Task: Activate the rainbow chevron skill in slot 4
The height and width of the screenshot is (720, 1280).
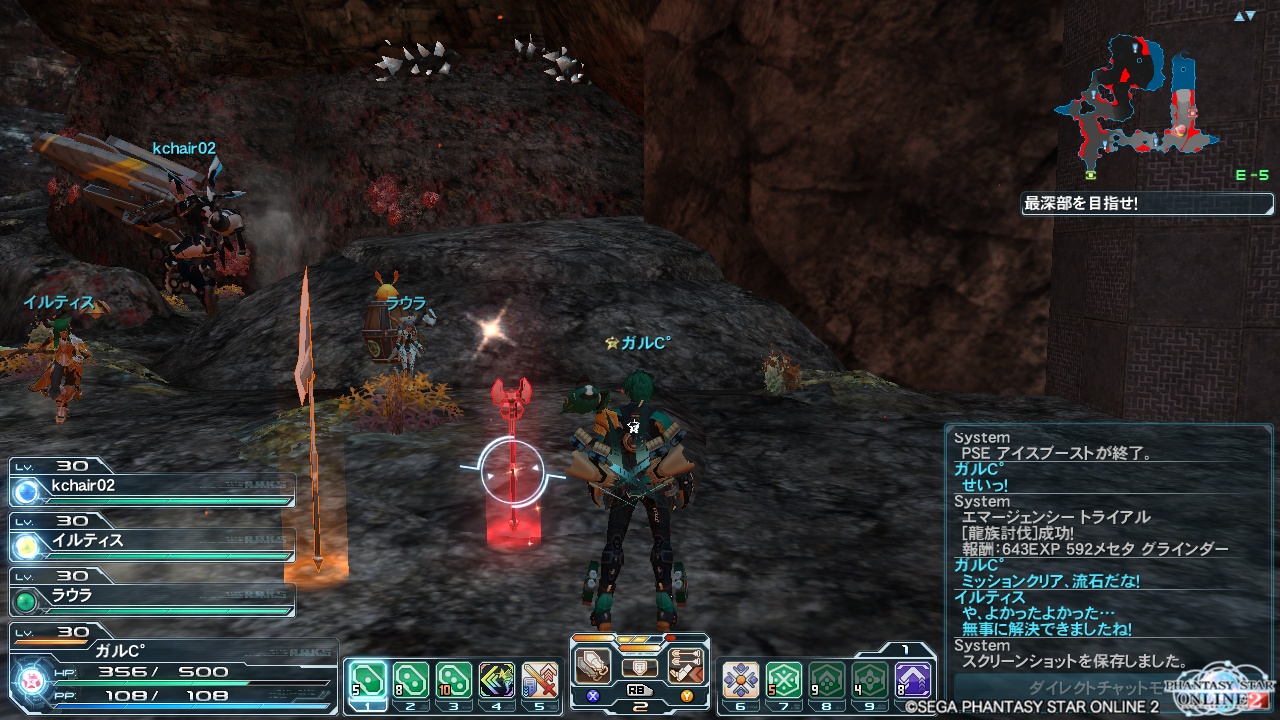Action: coord(496,680)
